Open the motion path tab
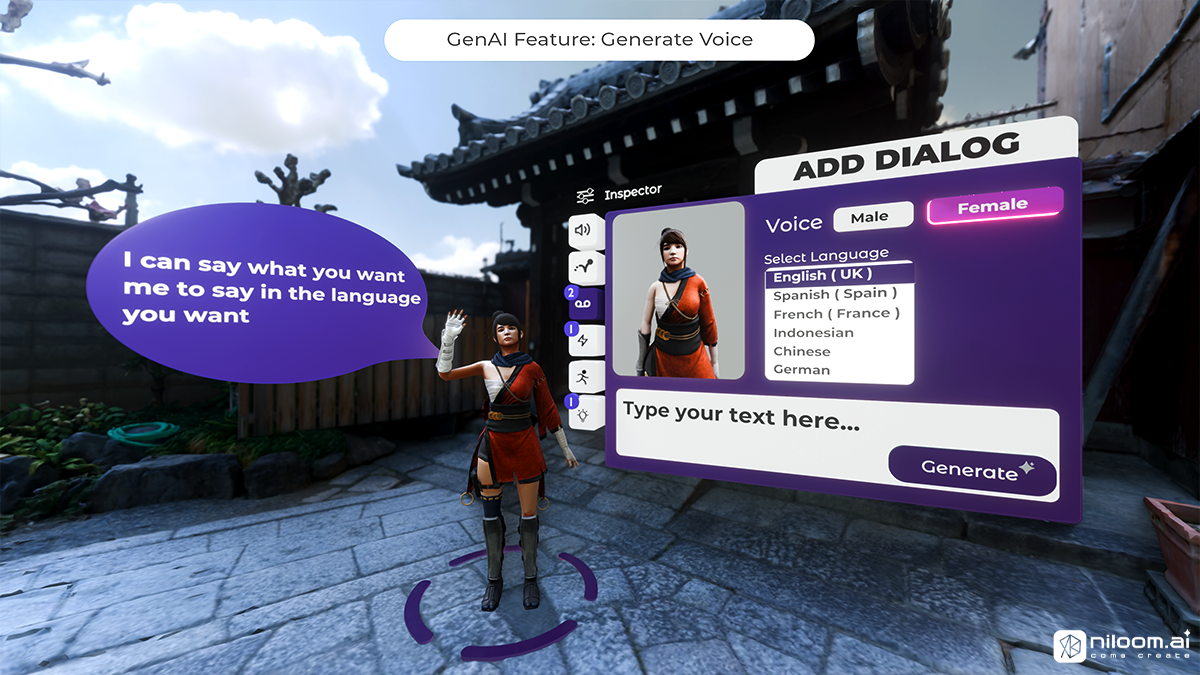The height and width of the screenshot is (675, 1200). pyautogui.click(x=585, y=266)
